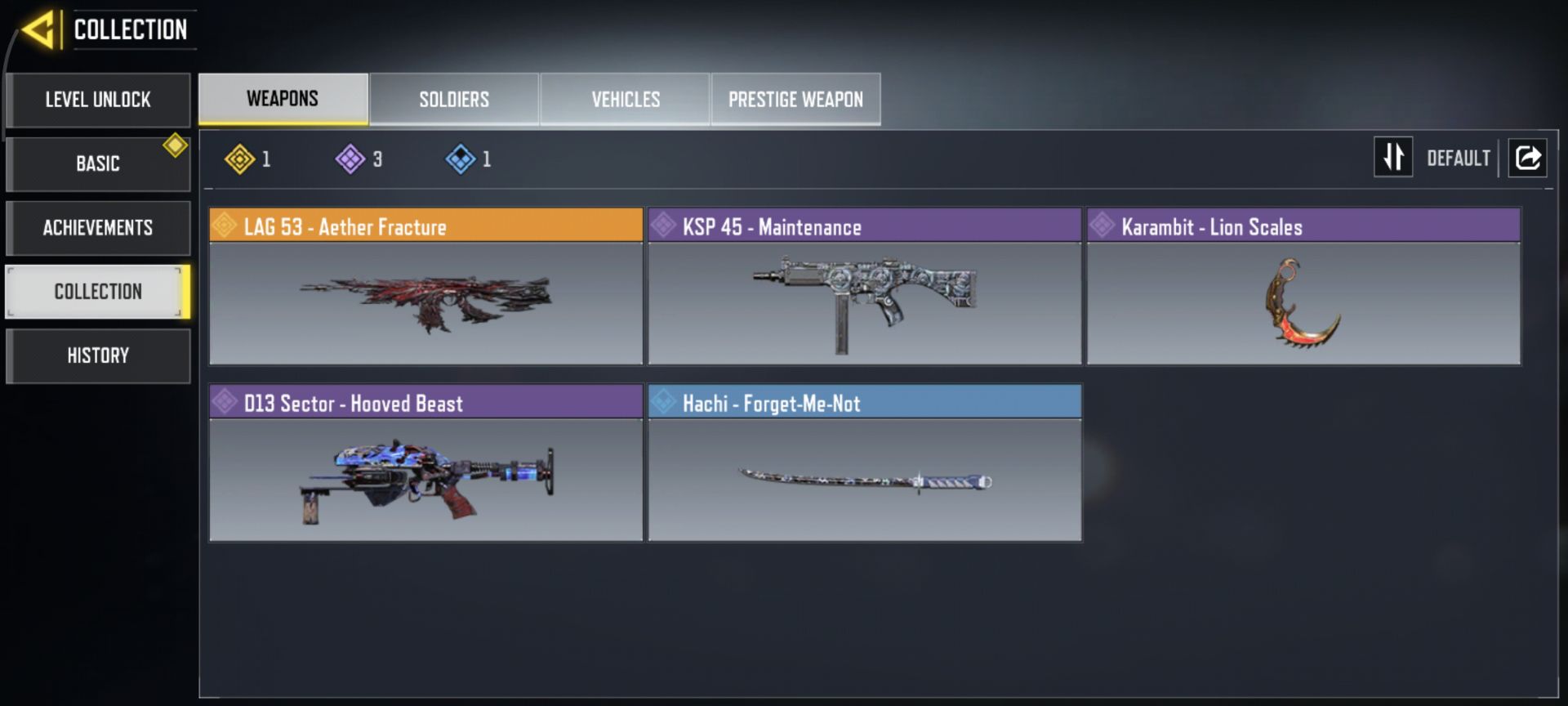1568x706 pixels.
Task: Switch to the Soldiers tab
Action: (454, 100)
